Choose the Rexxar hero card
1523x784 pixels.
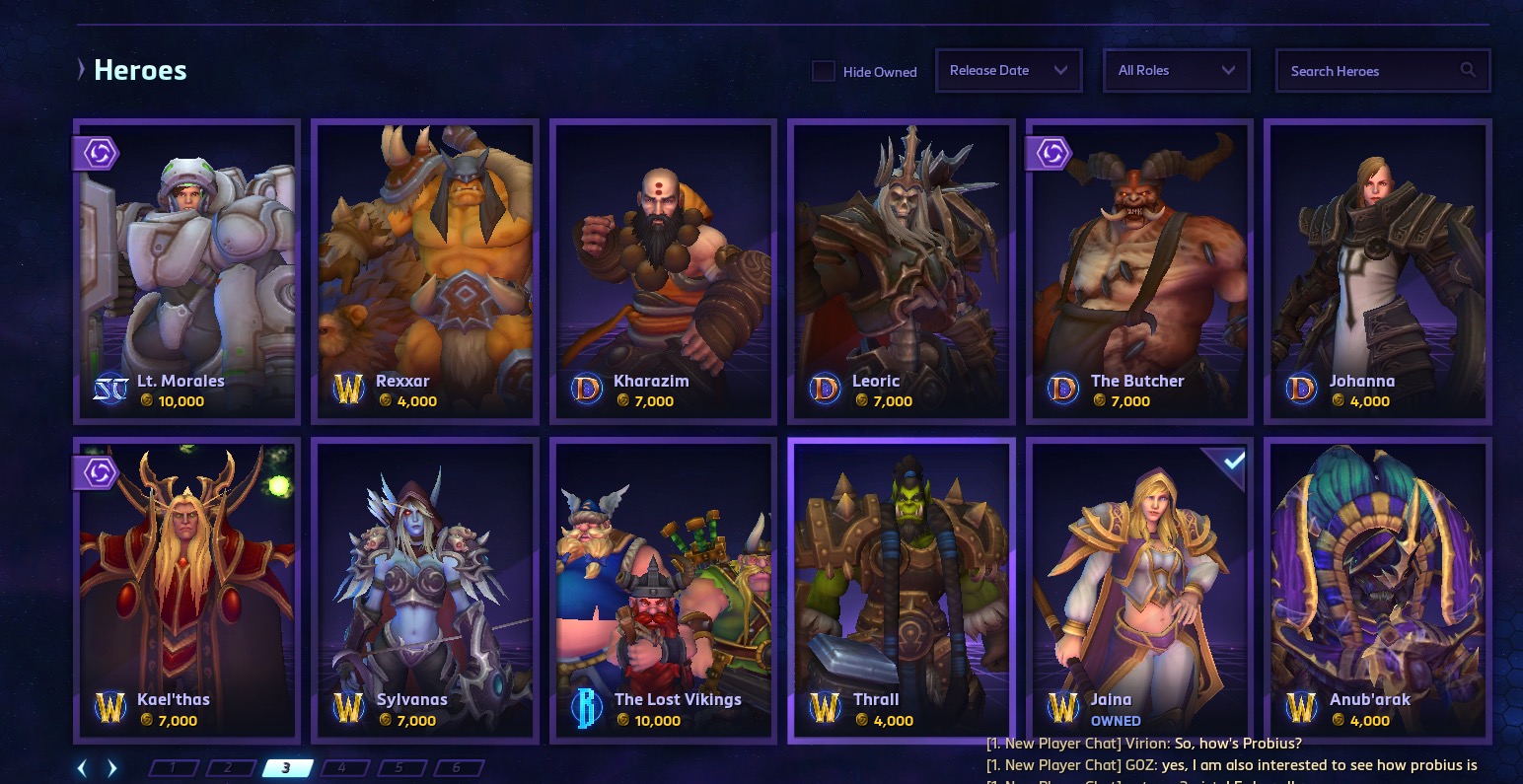[424, 271]
